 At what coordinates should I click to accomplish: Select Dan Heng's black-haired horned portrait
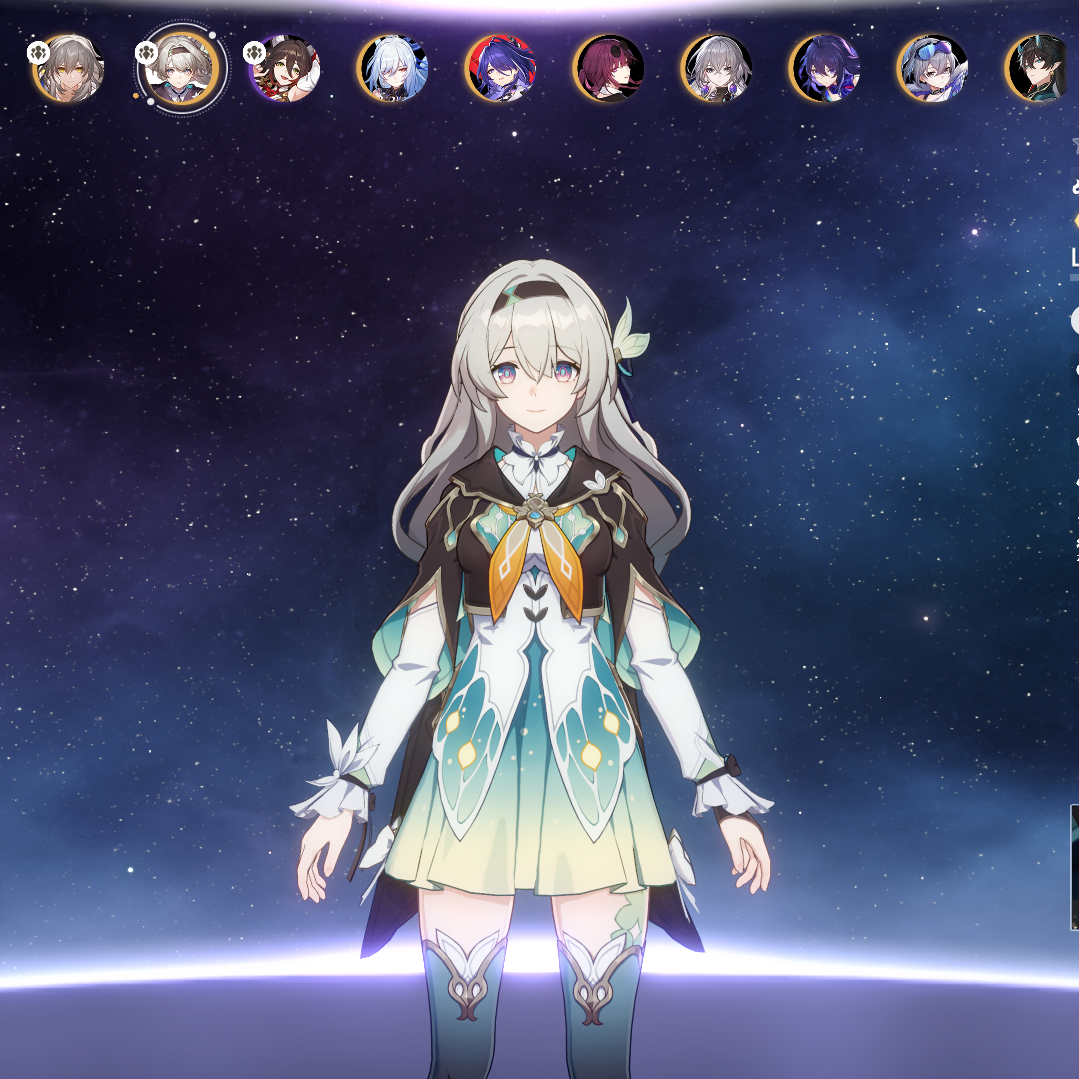tap(1040, 68)
